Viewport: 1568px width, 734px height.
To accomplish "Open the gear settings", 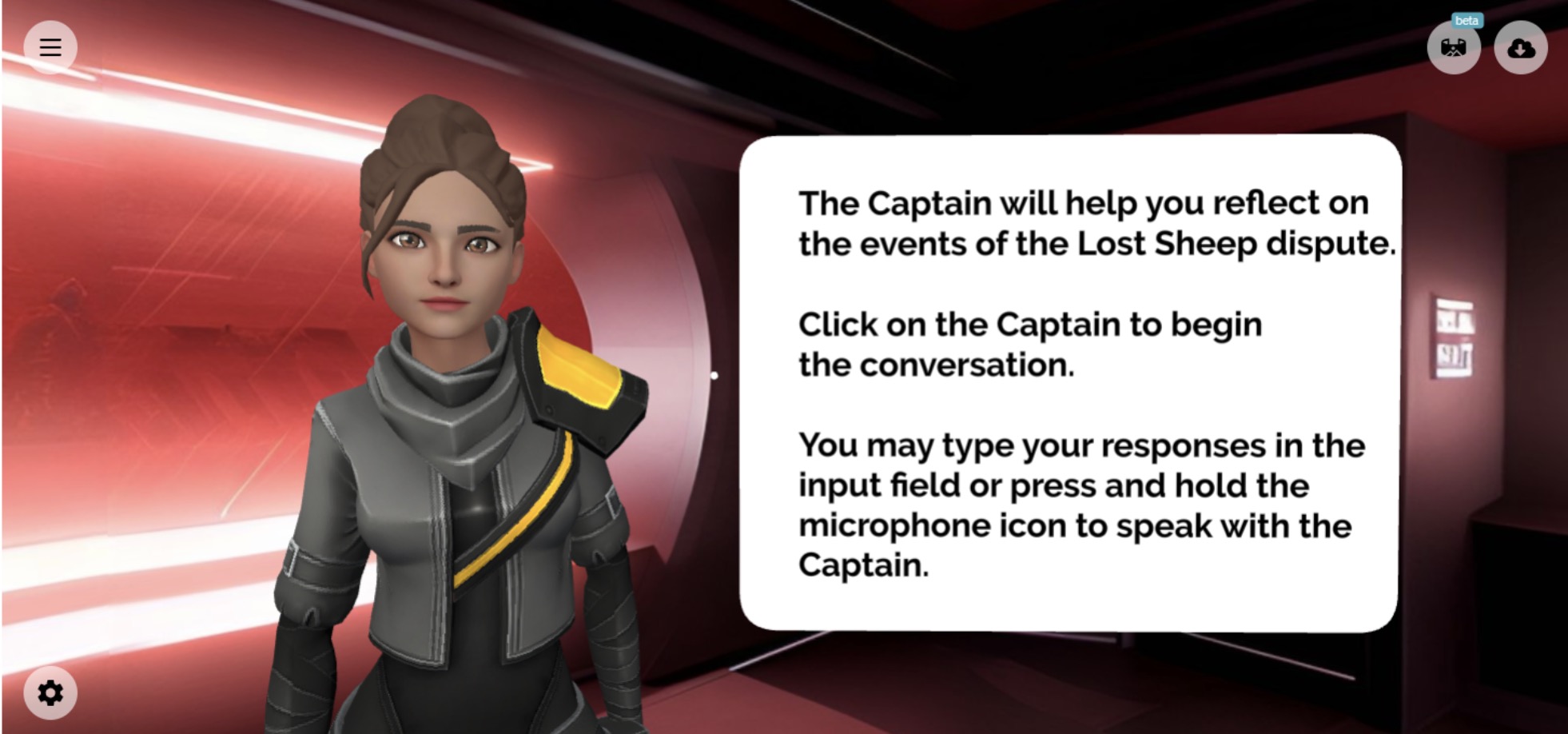I will (x=50, y=692).
